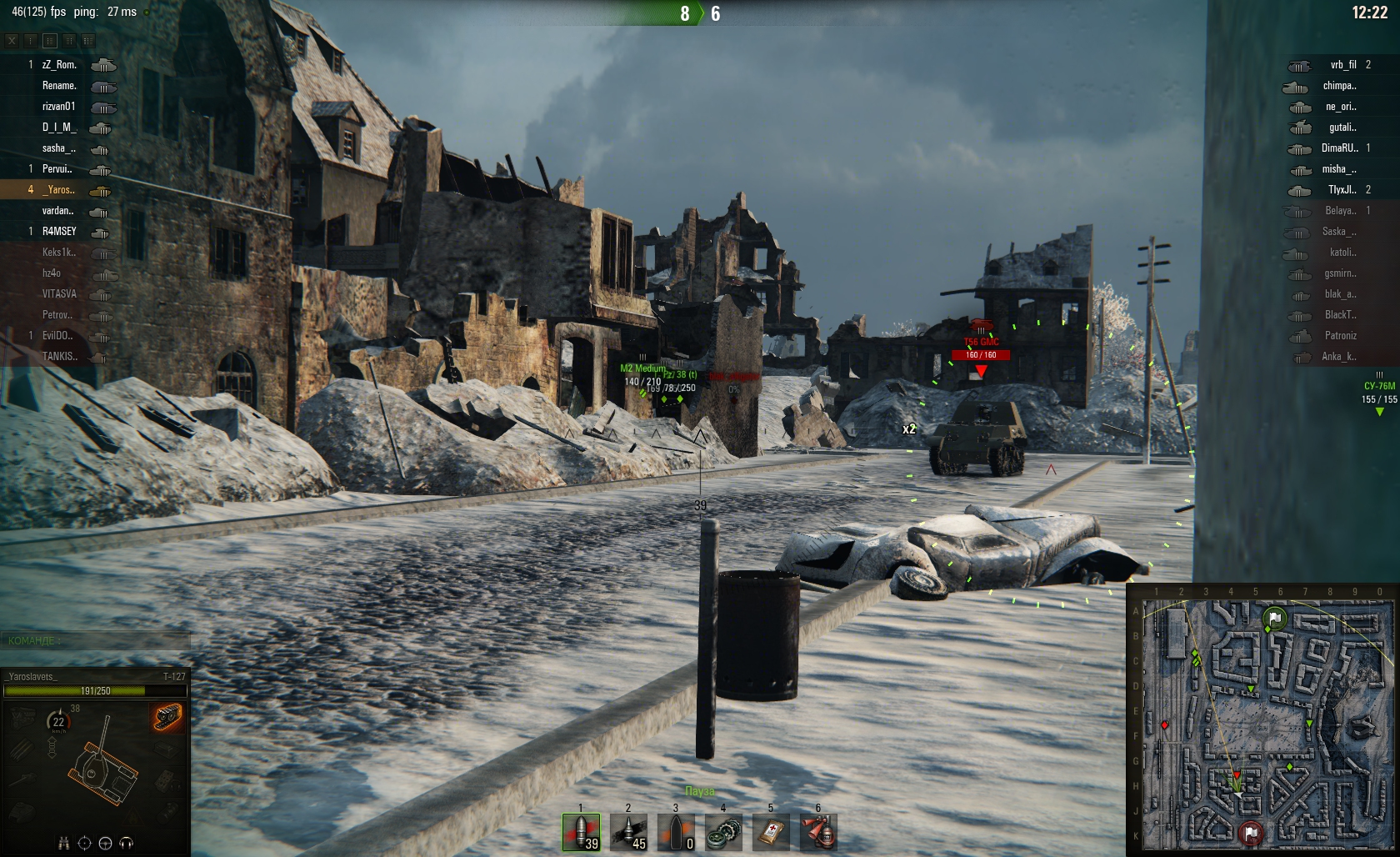Activate the fire extinguisher consumable
Image resolution: width=1400 pixels, height=857 pixels.
818,832
